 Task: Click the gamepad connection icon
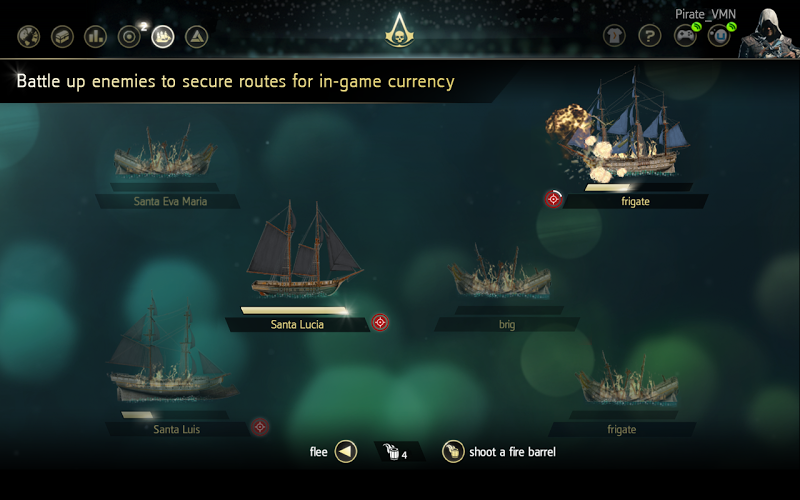683,36
